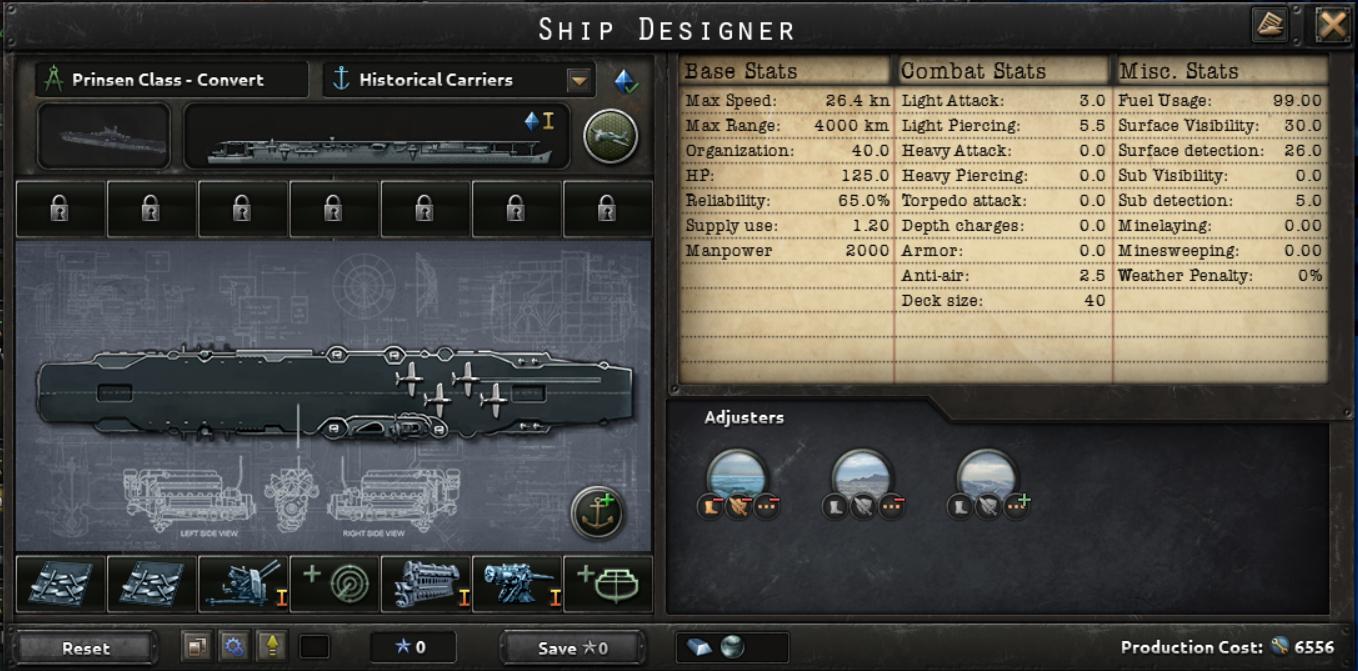Save the ship design
Screen dimensions: 1358x671
[x=572, y=648]
